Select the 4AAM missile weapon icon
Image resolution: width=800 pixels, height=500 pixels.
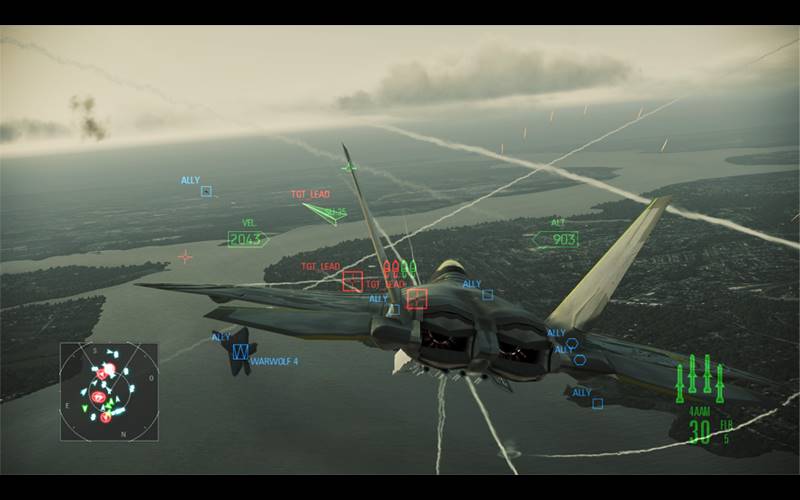point(699,379)
